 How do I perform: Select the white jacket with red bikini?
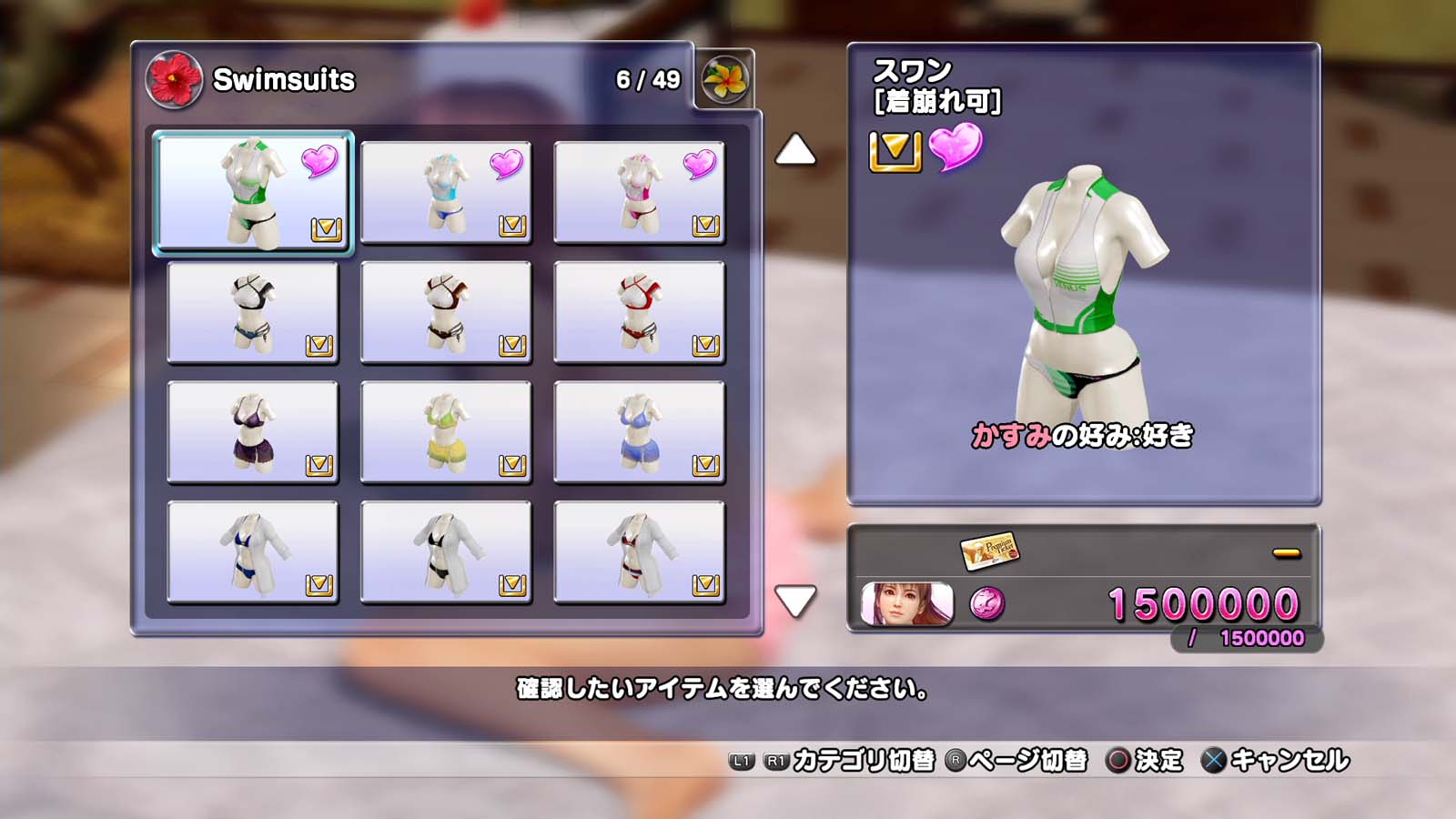click(x=639, y=552)
